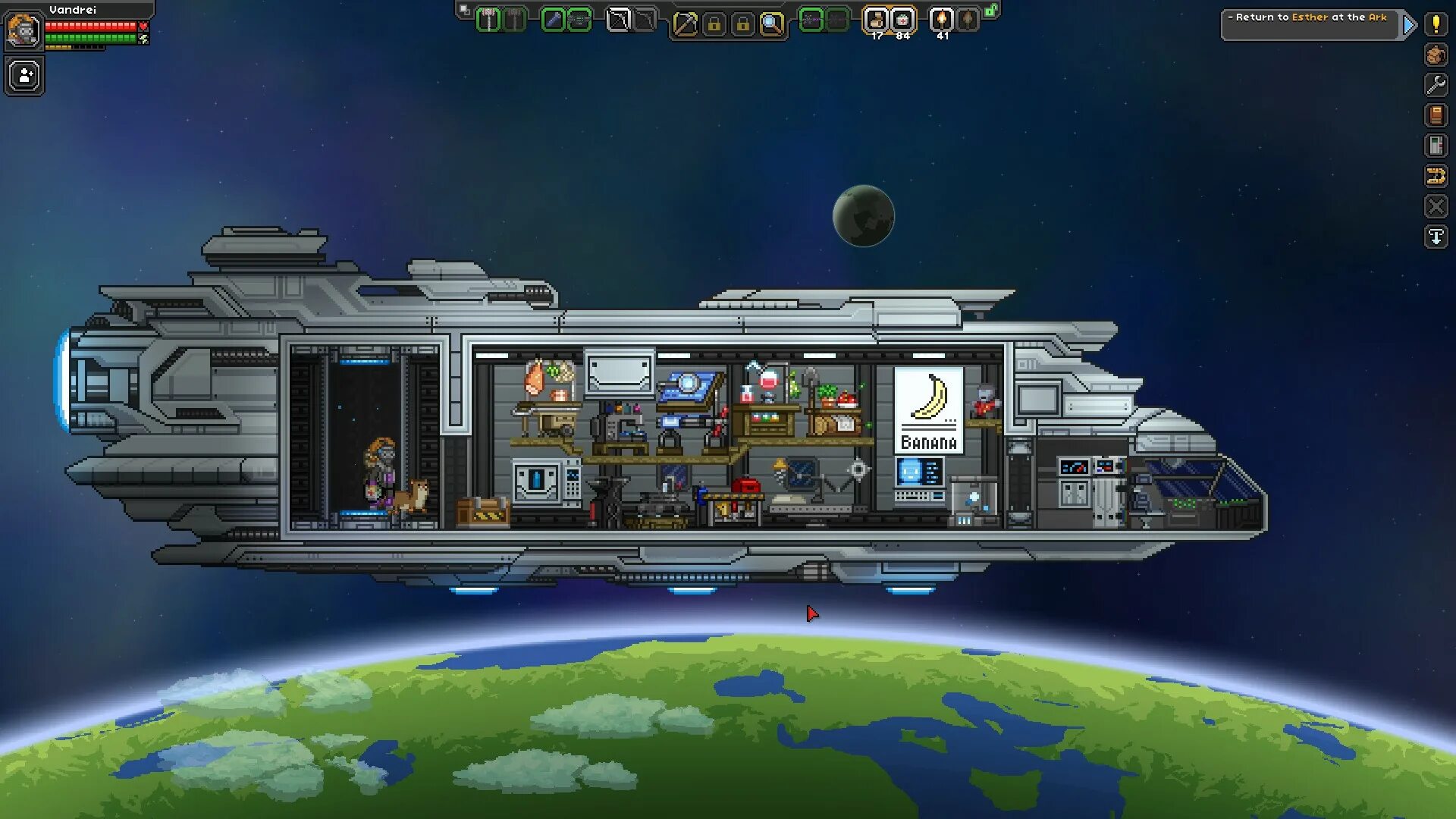Equip the torch stack of 41
Screen dimensions: 1456x819
[942, 20]
